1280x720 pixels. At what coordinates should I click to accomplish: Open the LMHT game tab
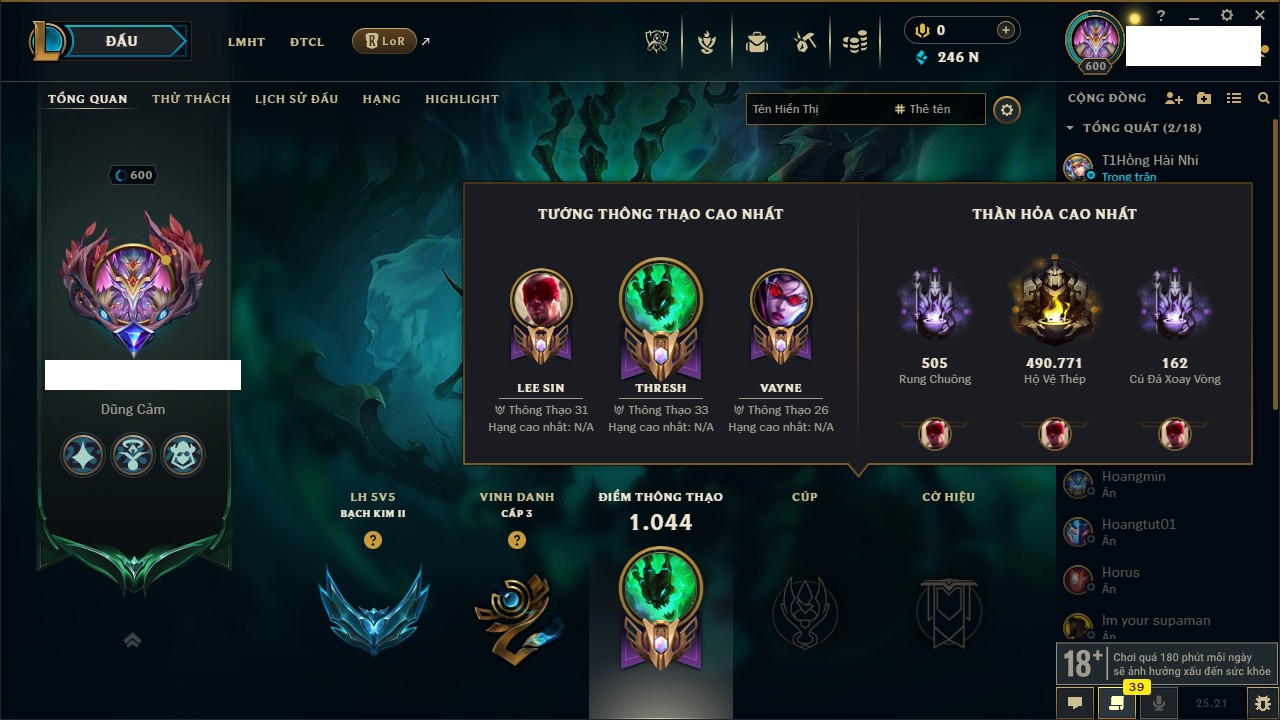tap(246, 42)
